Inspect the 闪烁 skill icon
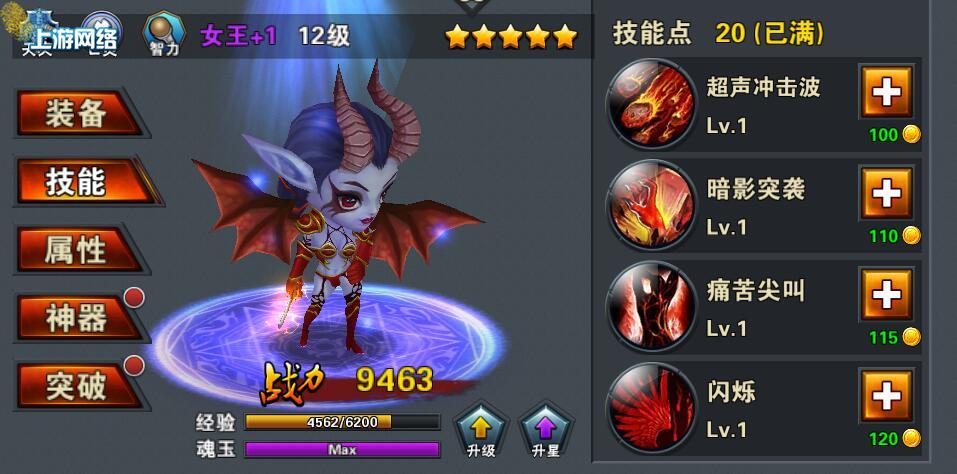 (651, 407)
